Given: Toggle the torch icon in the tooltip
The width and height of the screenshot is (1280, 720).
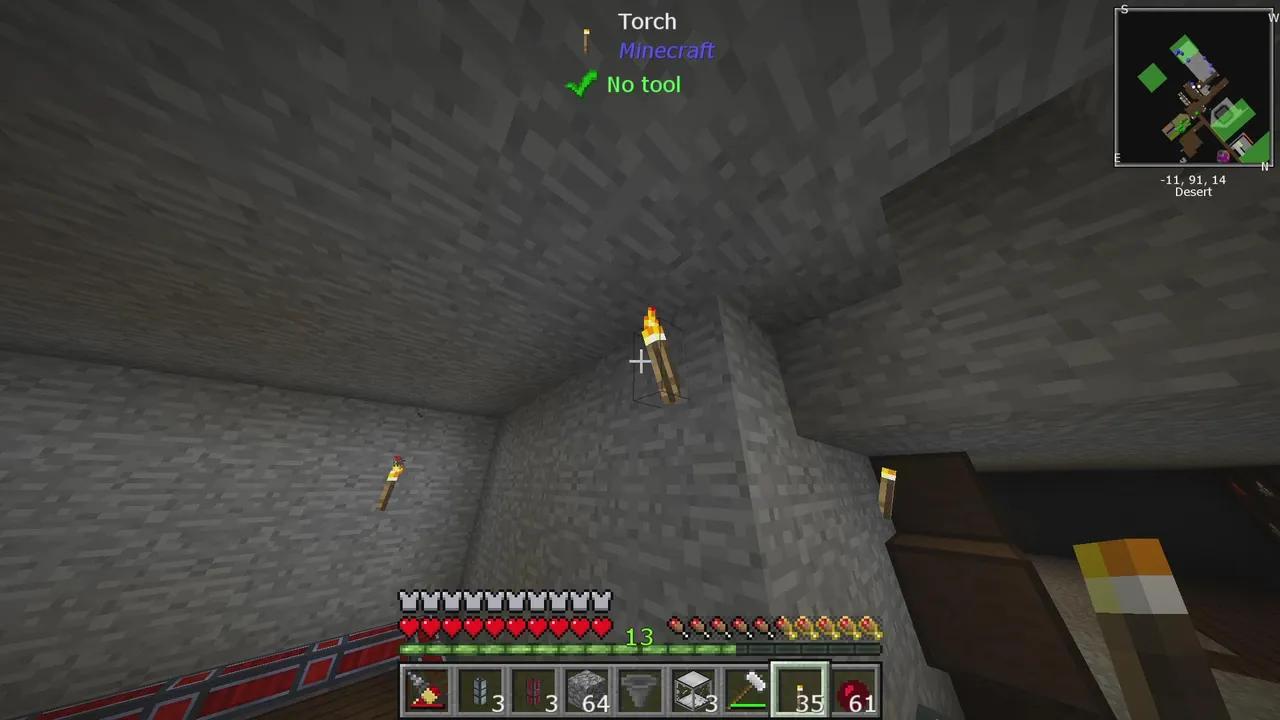Looking at the screenshot, I should (586, 38).
